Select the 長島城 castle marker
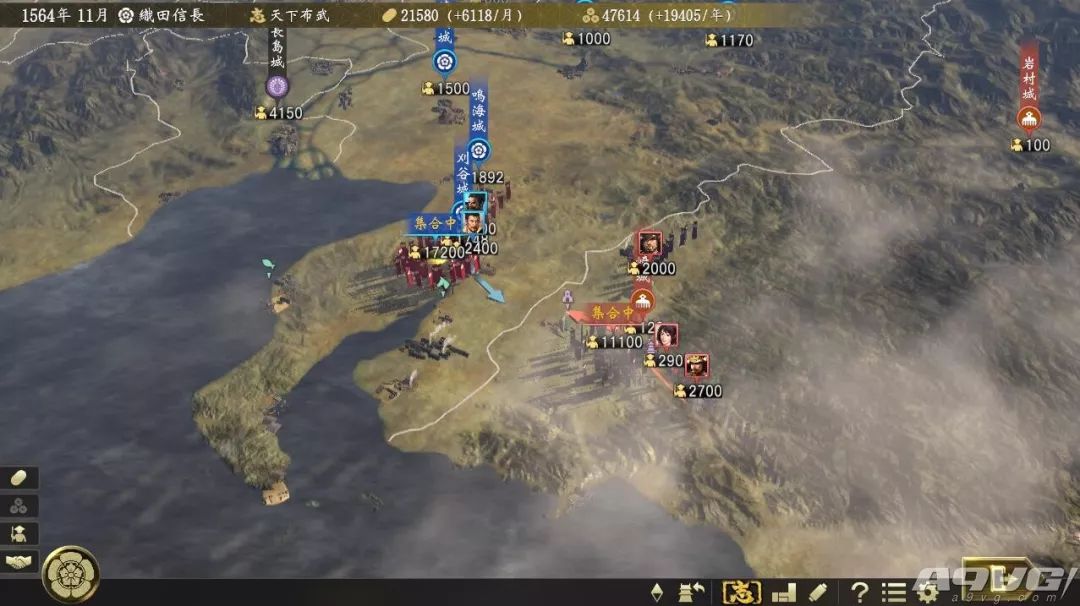1080x606 pixels. pyautogui.click(x=277, y=86)
